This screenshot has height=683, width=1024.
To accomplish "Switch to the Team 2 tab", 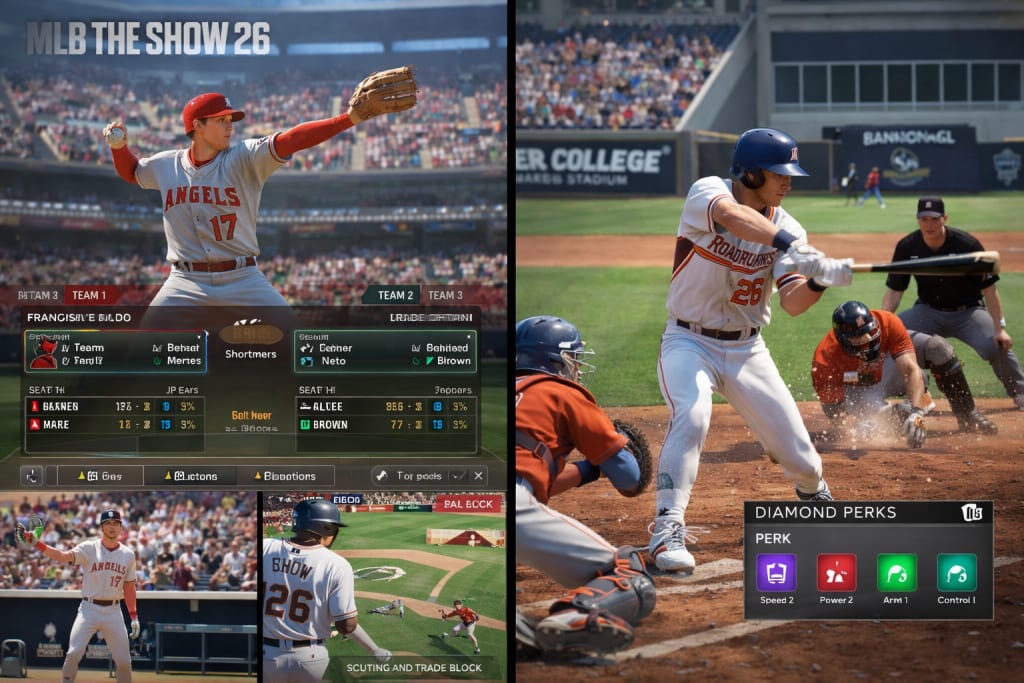I will point(396,295).
